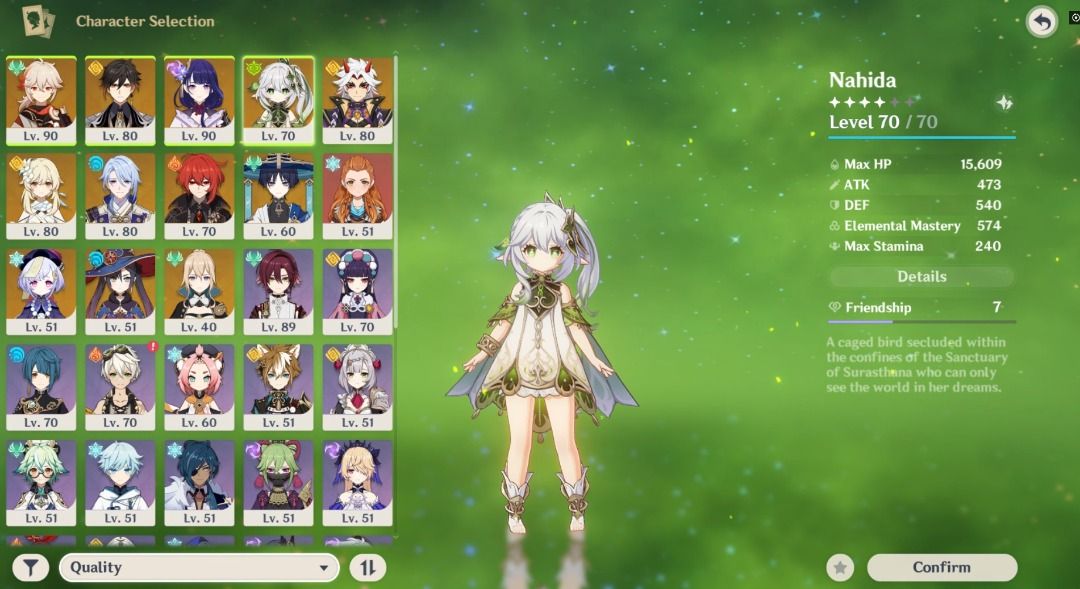This screenshot has height=589, width=1080.
Task: Select Diluc's red-haired portrait
Action: 199,196
